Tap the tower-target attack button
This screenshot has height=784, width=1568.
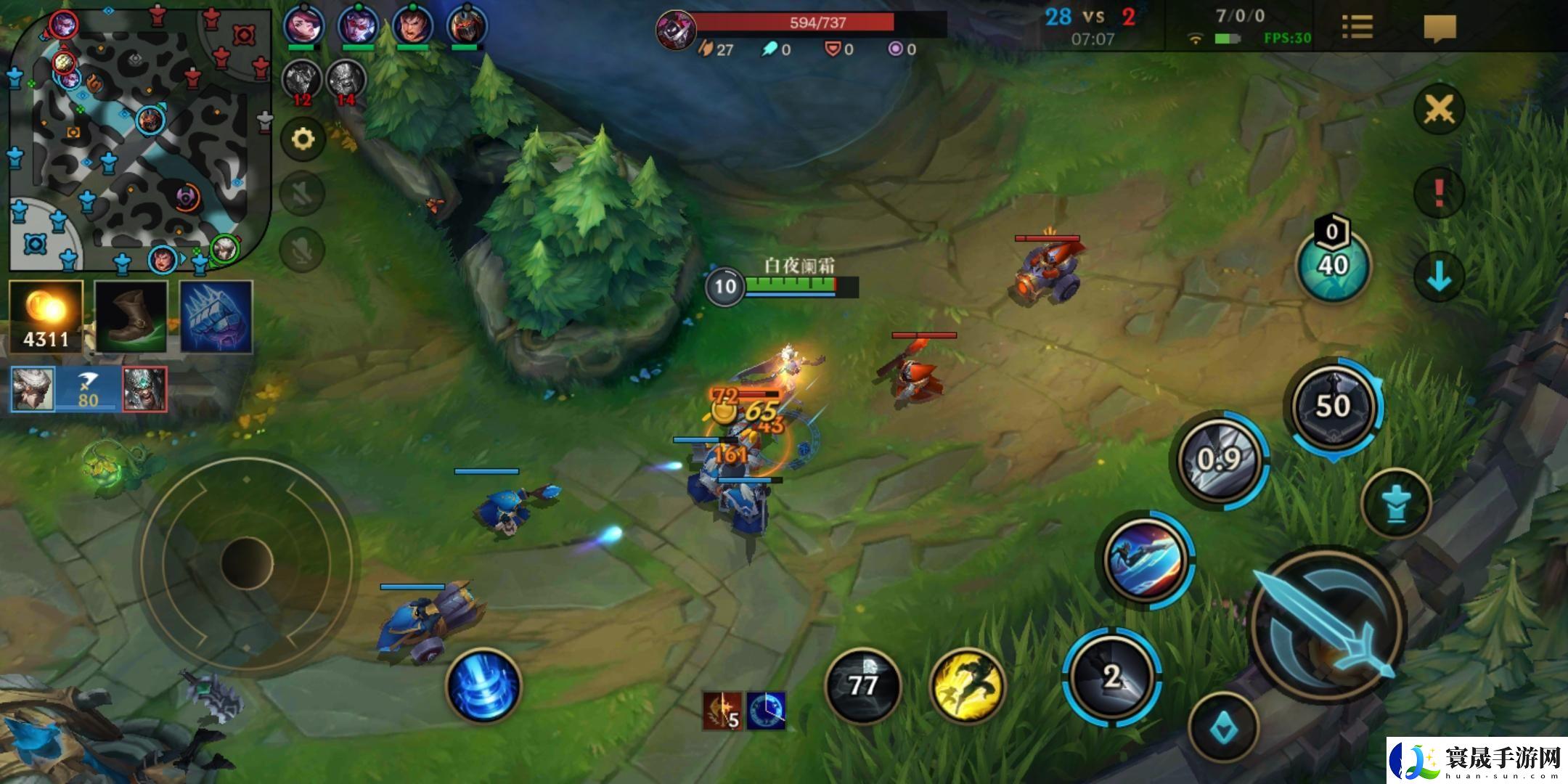1396,504
